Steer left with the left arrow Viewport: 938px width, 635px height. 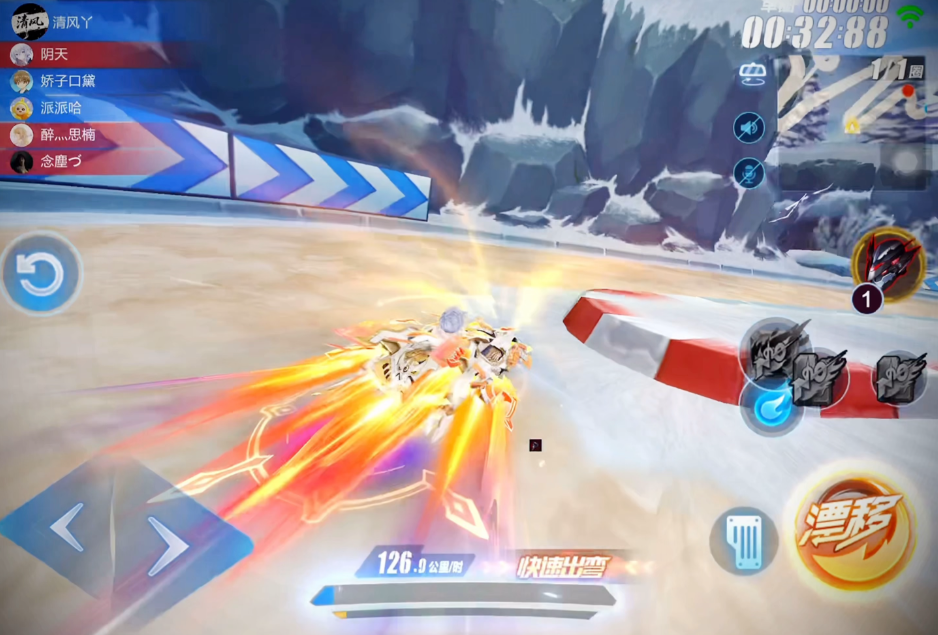click(x=67, y=526)
